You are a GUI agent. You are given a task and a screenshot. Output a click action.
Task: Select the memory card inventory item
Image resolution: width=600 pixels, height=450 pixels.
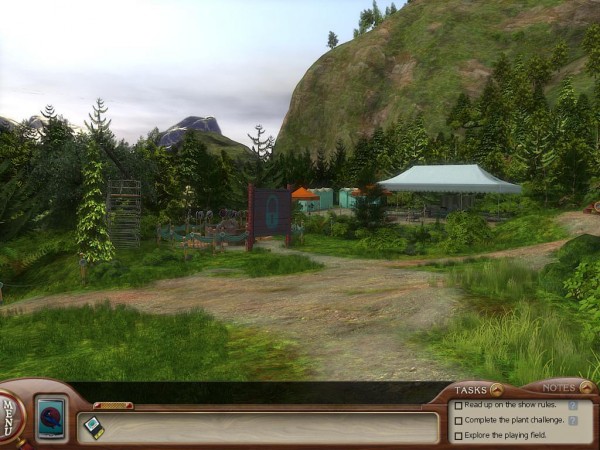click(93, 426)
